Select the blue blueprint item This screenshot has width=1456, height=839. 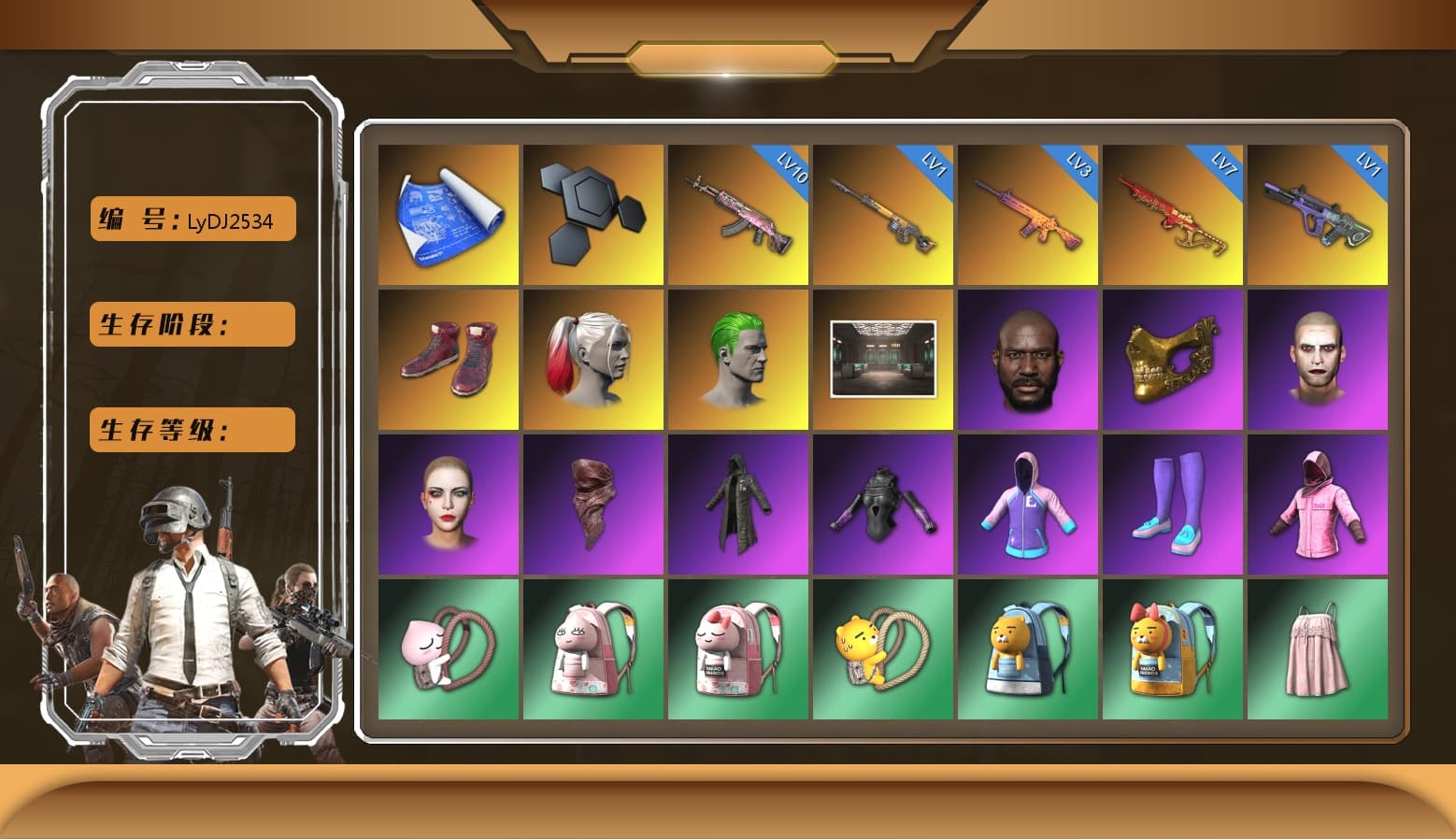(446, 215)
